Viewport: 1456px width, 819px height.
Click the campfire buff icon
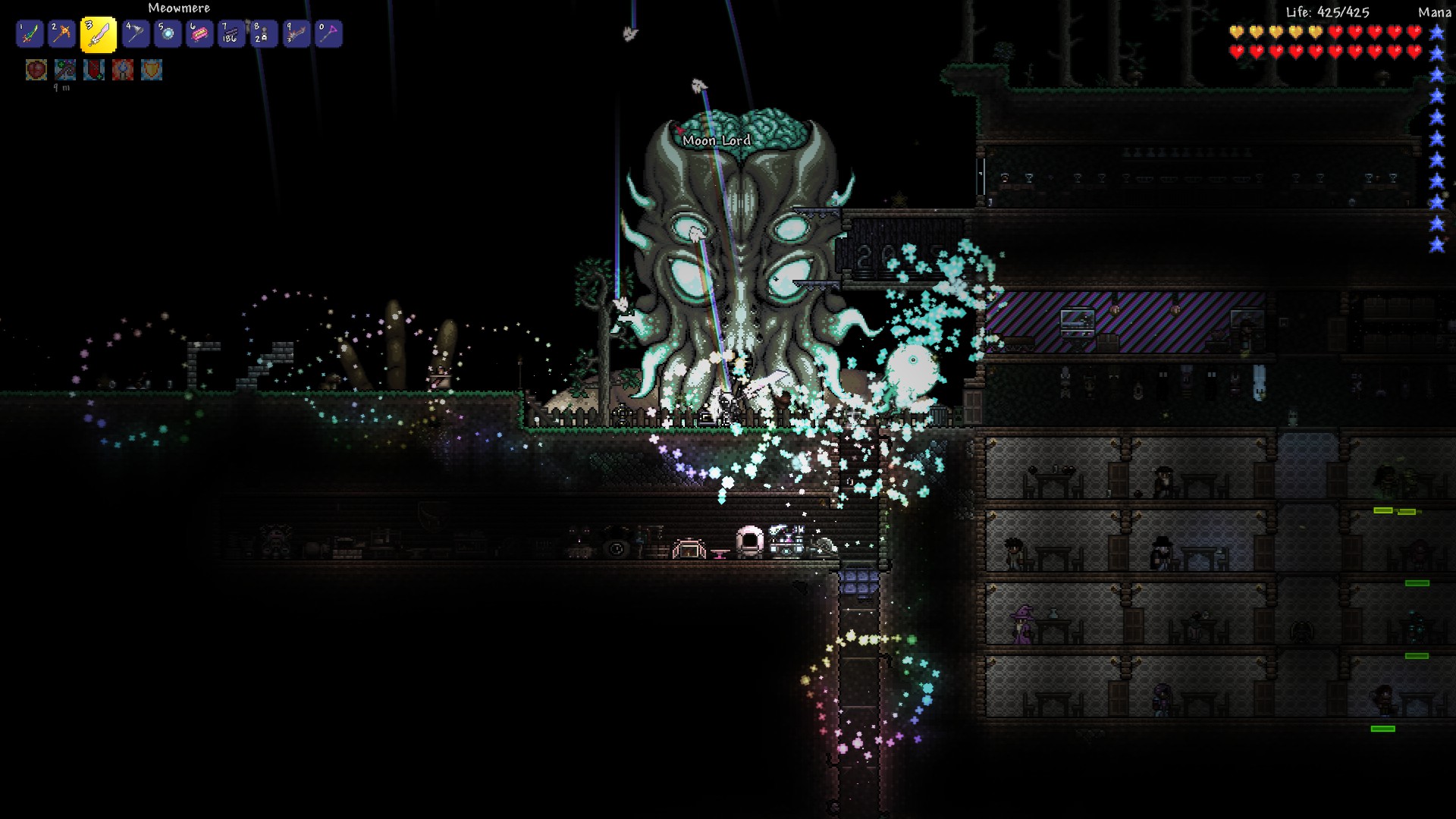pos(123,70)
